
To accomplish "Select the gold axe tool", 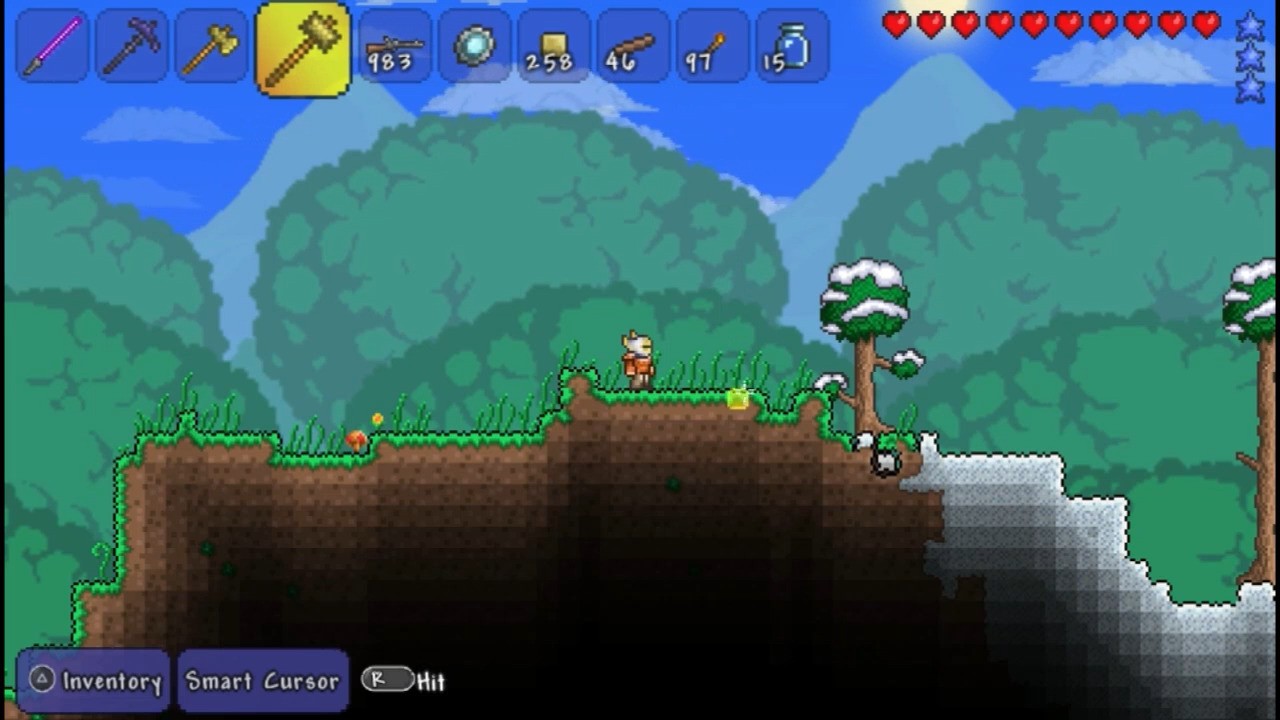I will [x=211, y=46].
